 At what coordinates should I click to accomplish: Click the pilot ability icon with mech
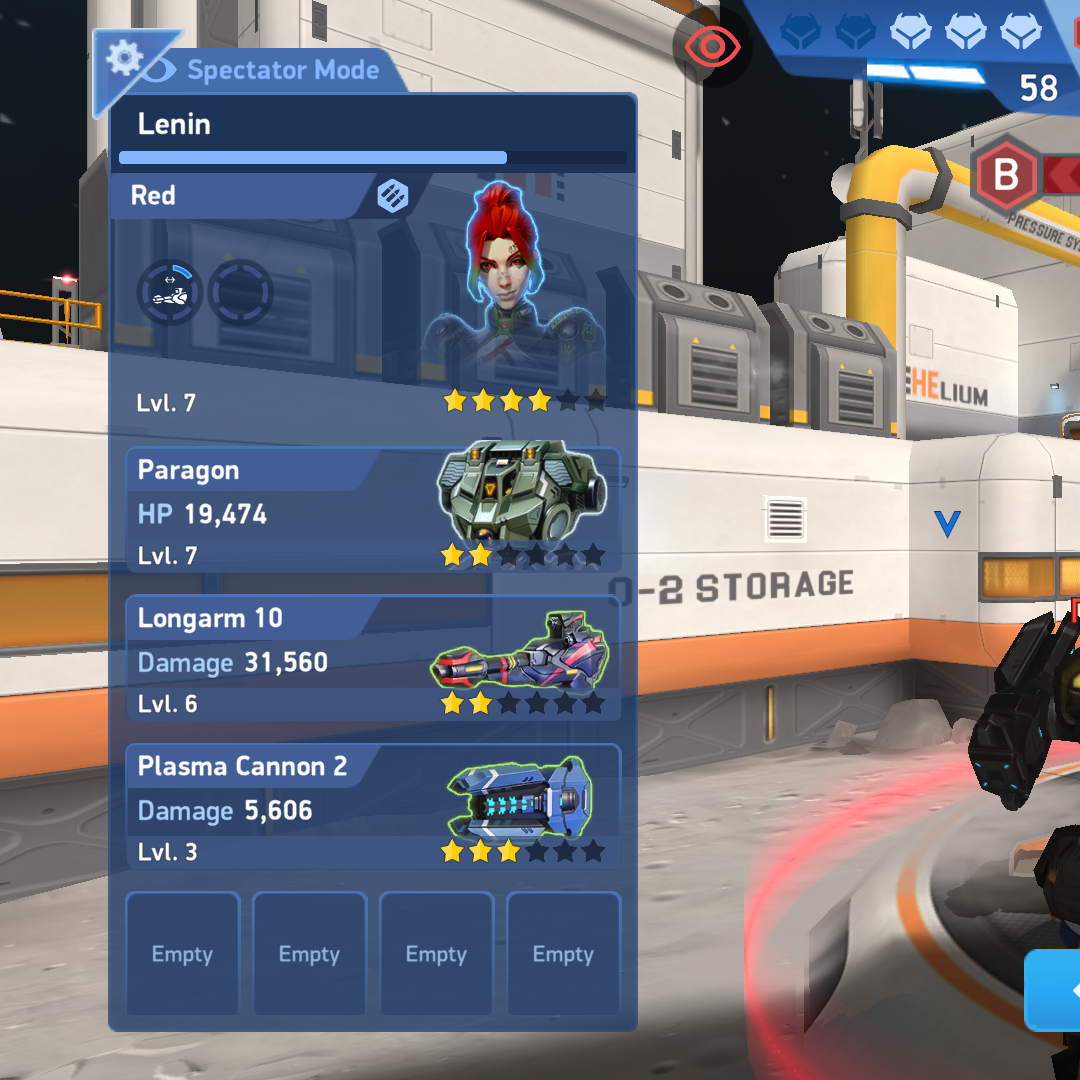pos(169,292)
